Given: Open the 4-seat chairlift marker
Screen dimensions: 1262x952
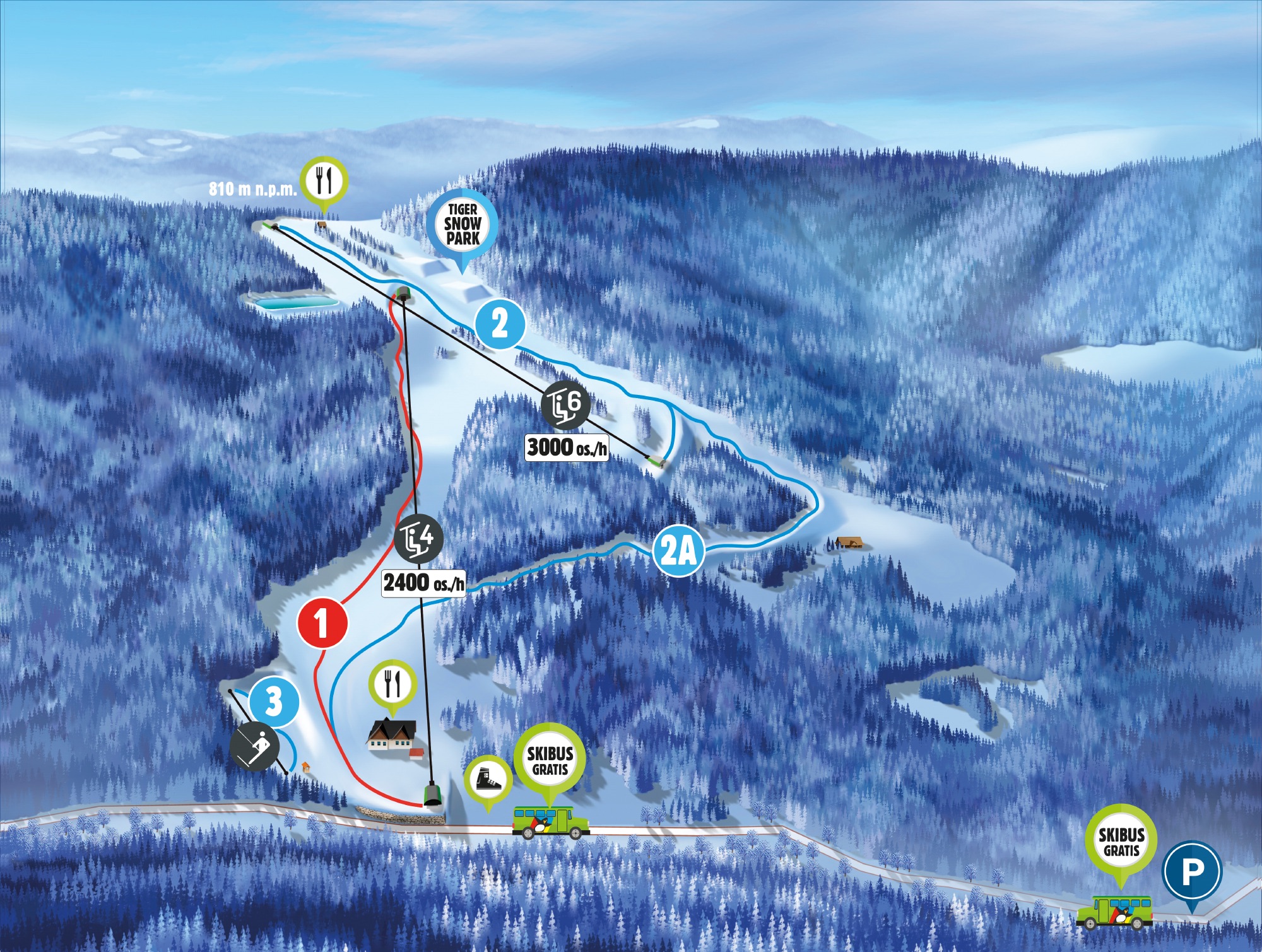Looking at the screenshot, I should click(x=418, y=538).
